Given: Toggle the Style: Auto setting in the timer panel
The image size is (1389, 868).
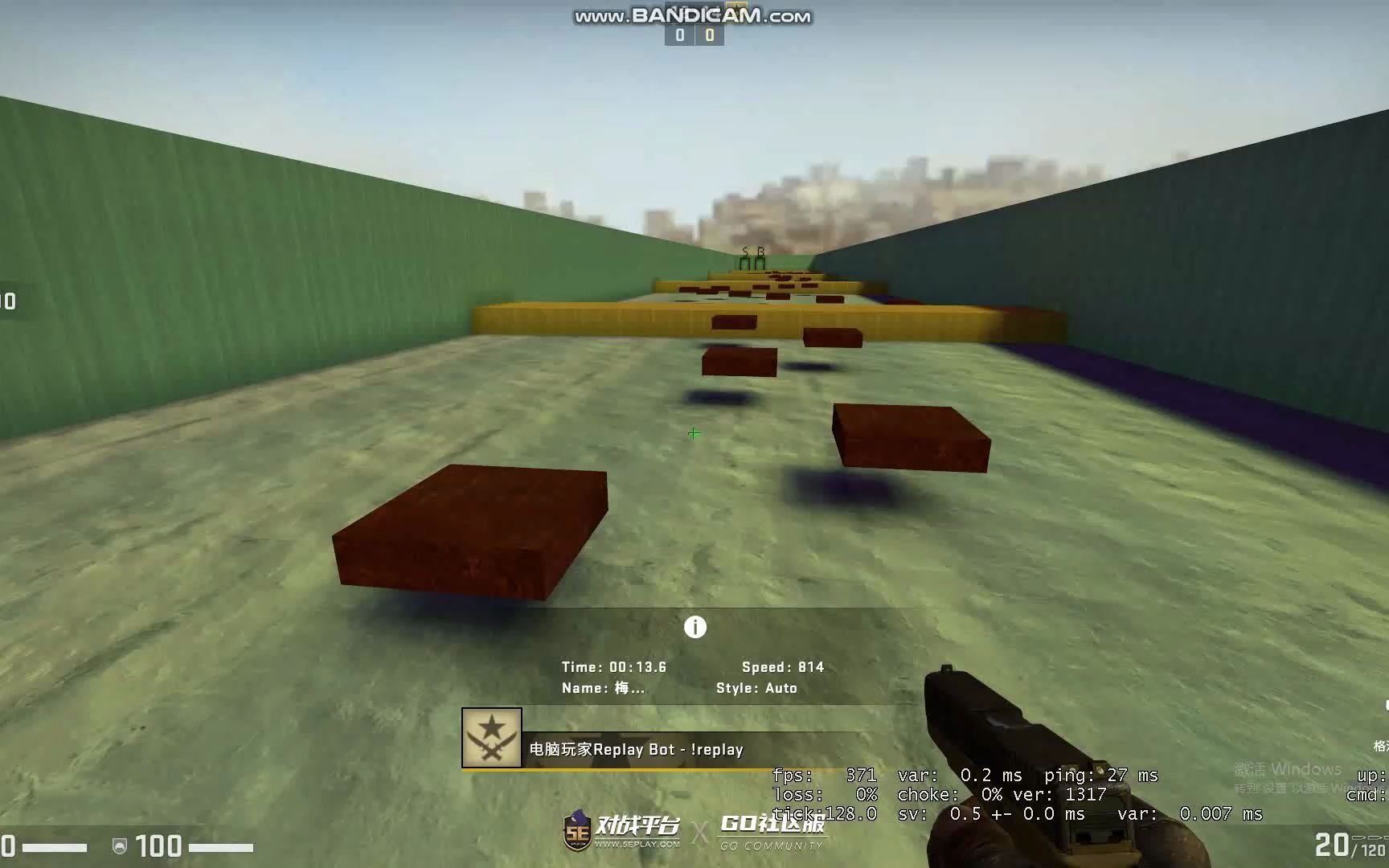Looking at the screenshot, I should pos(756,688).
